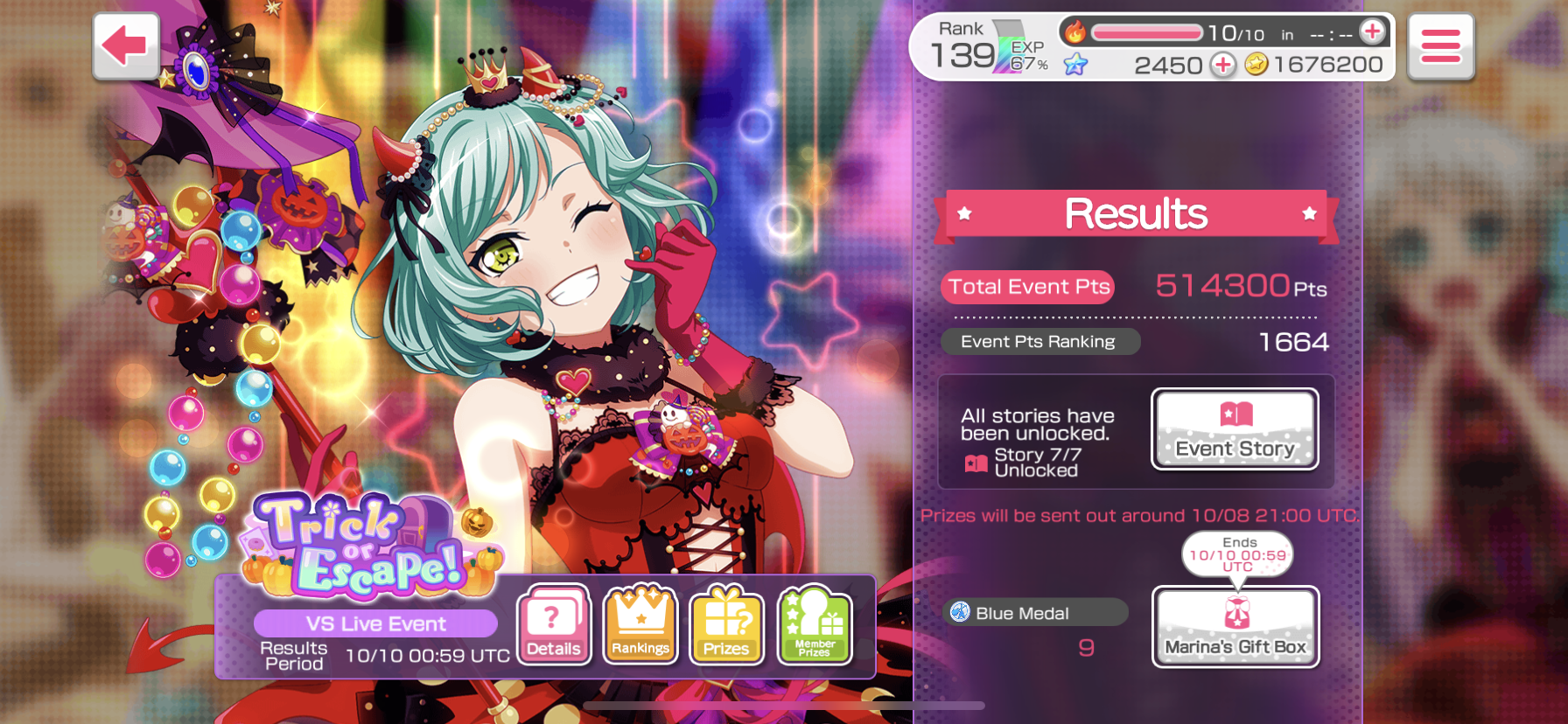
Task: Buy more stars with the plus button
Action: point(1222,65)
